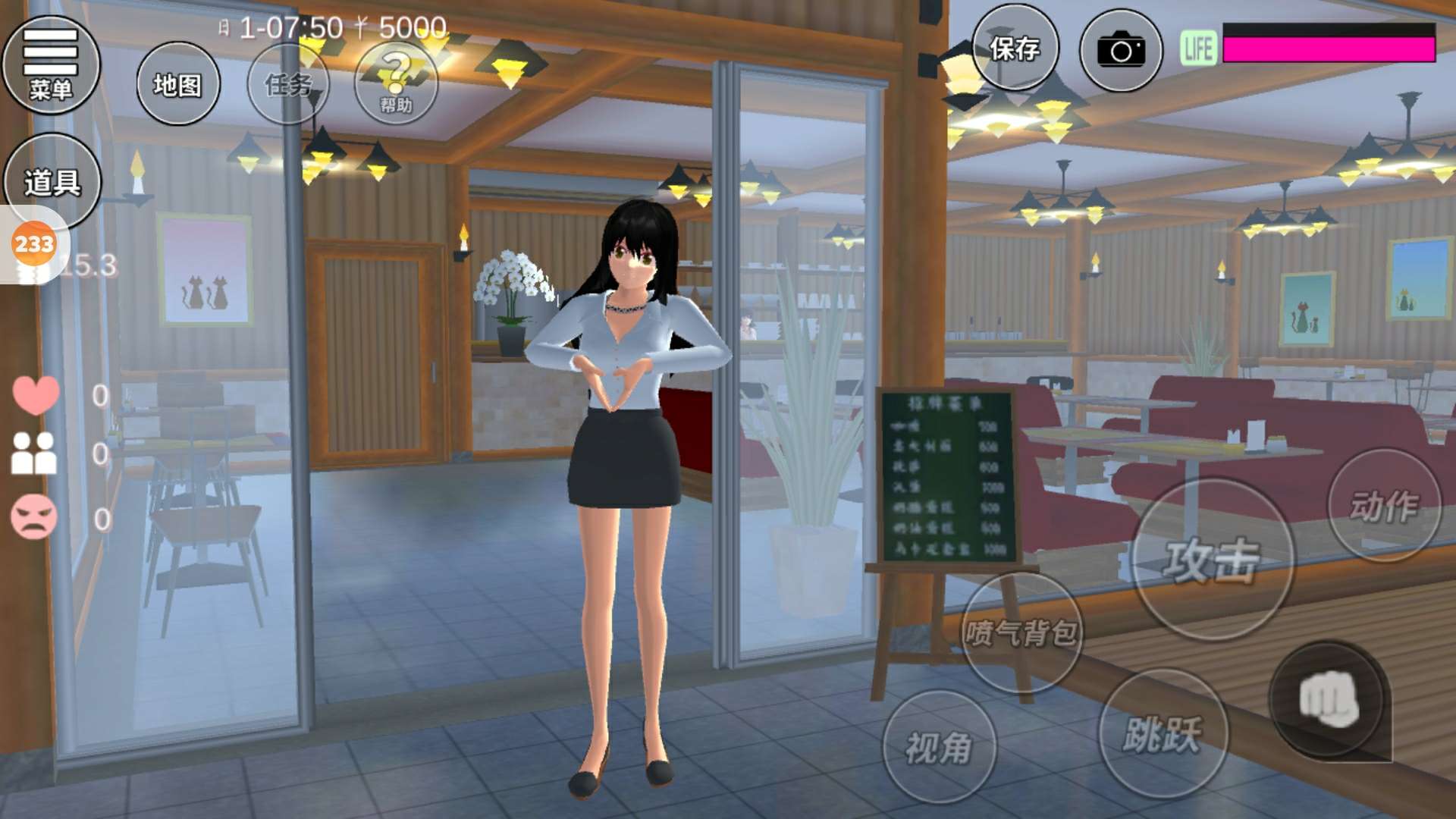Viewport: 1456px width, 819px height.
Task: Save the game with 保存
Action: tap(1015, 50)
